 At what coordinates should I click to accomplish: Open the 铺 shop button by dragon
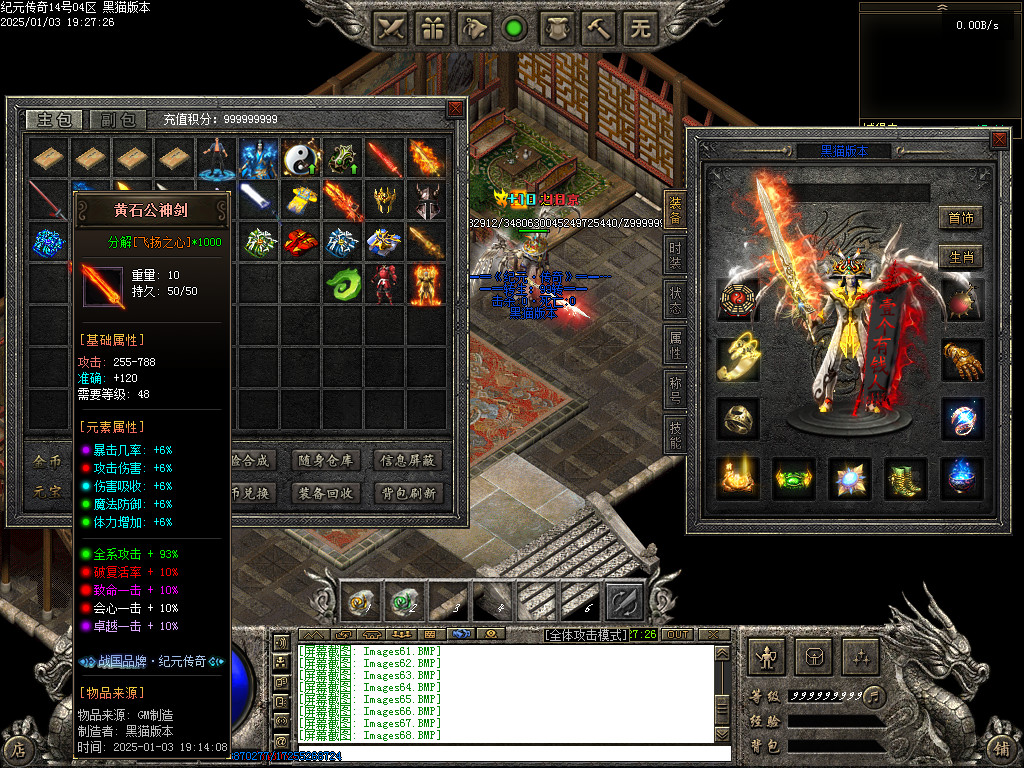tap(1001, 748)
